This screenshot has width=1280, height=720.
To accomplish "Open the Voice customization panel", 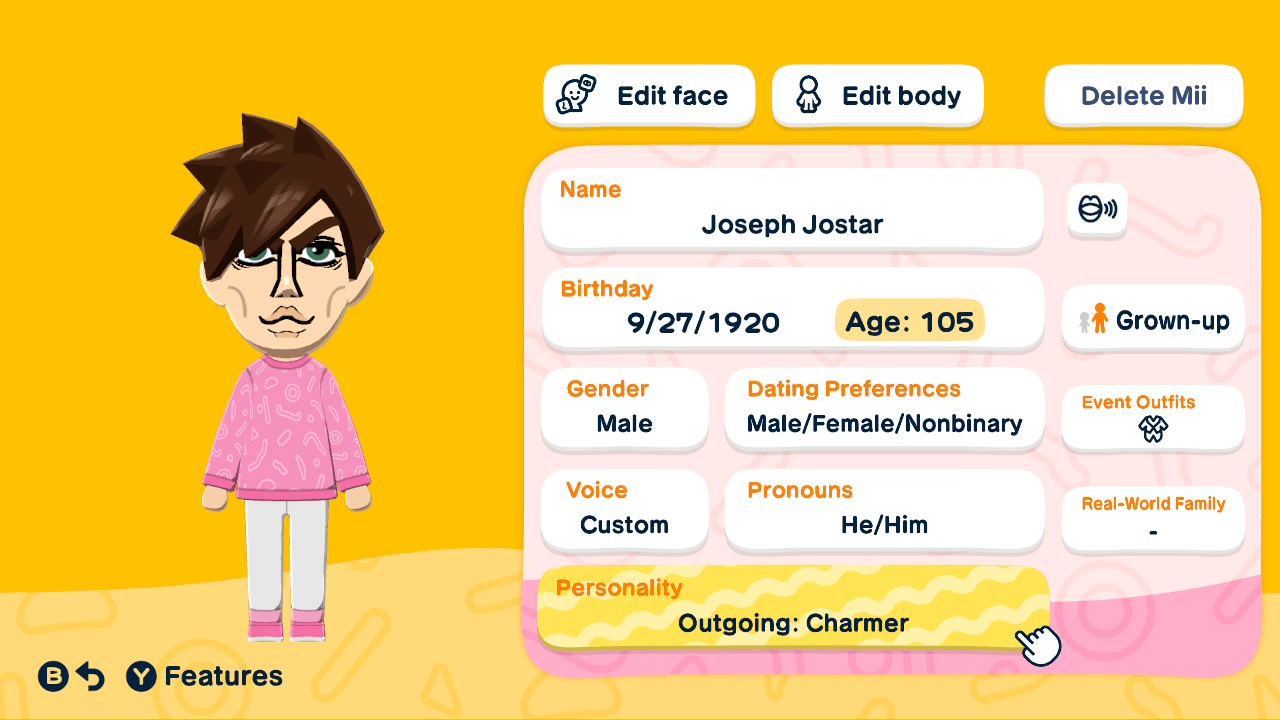I will tap(624, 510).
